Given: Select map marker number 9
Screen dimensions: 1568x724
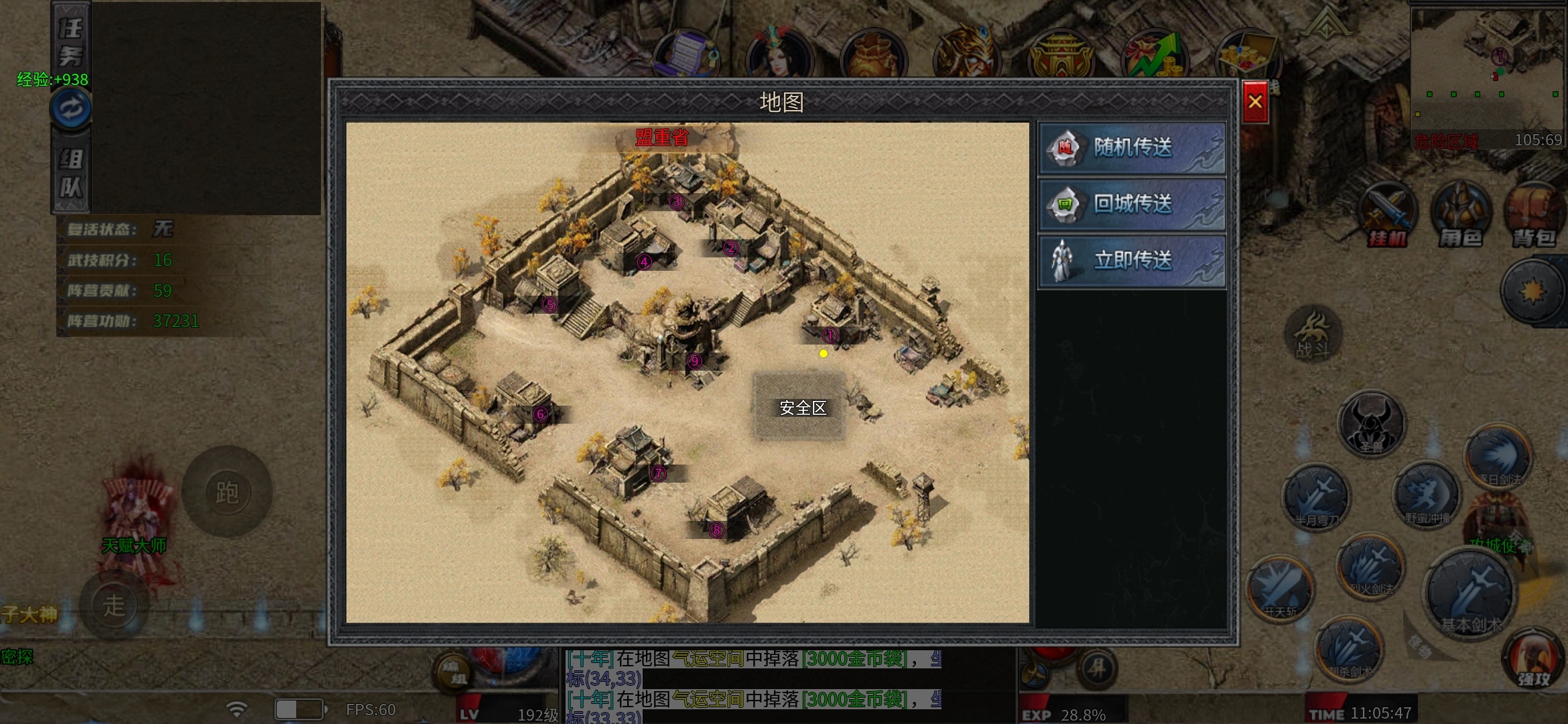Looking at the screenshot, I should click(695, 362).
